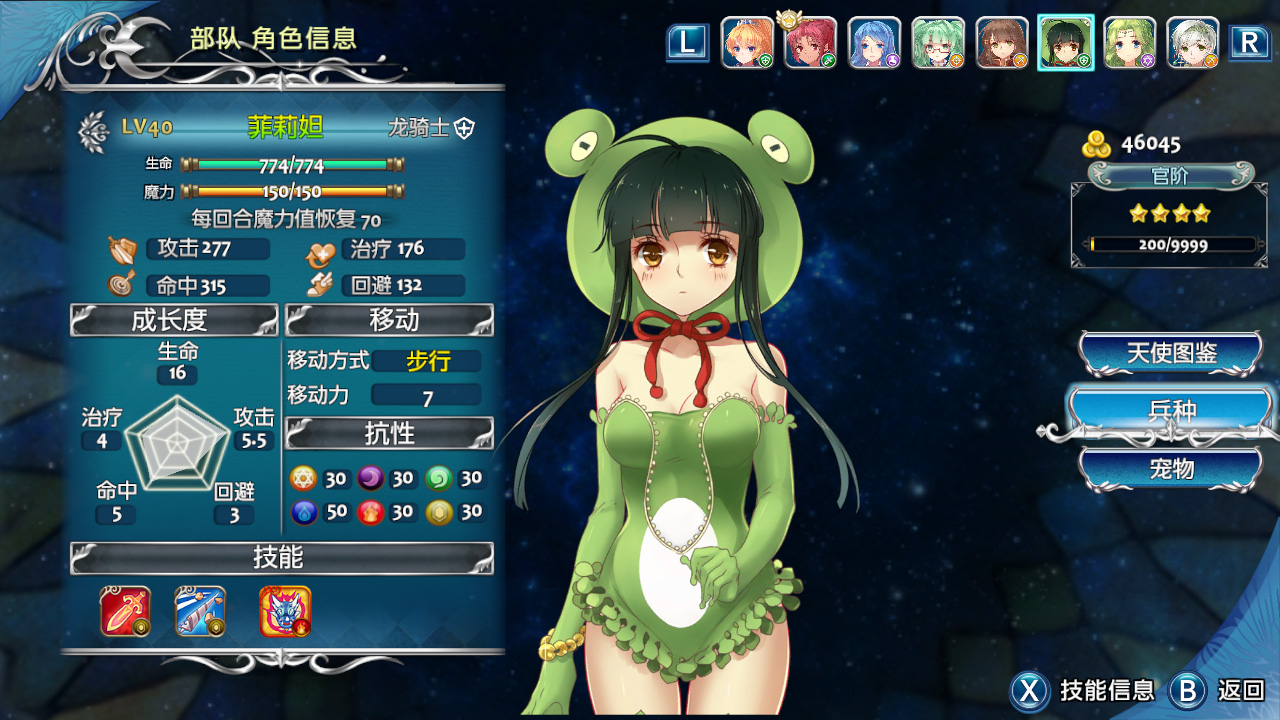
Task: Switch to the orange-haired character portrait
Action: pyautogui.click(x=747, y=43)
